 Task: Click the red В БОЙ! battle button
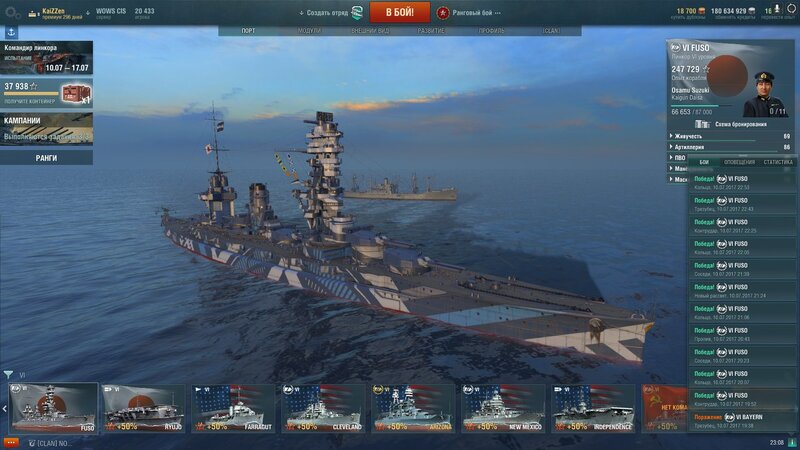(x=400, y=12)
